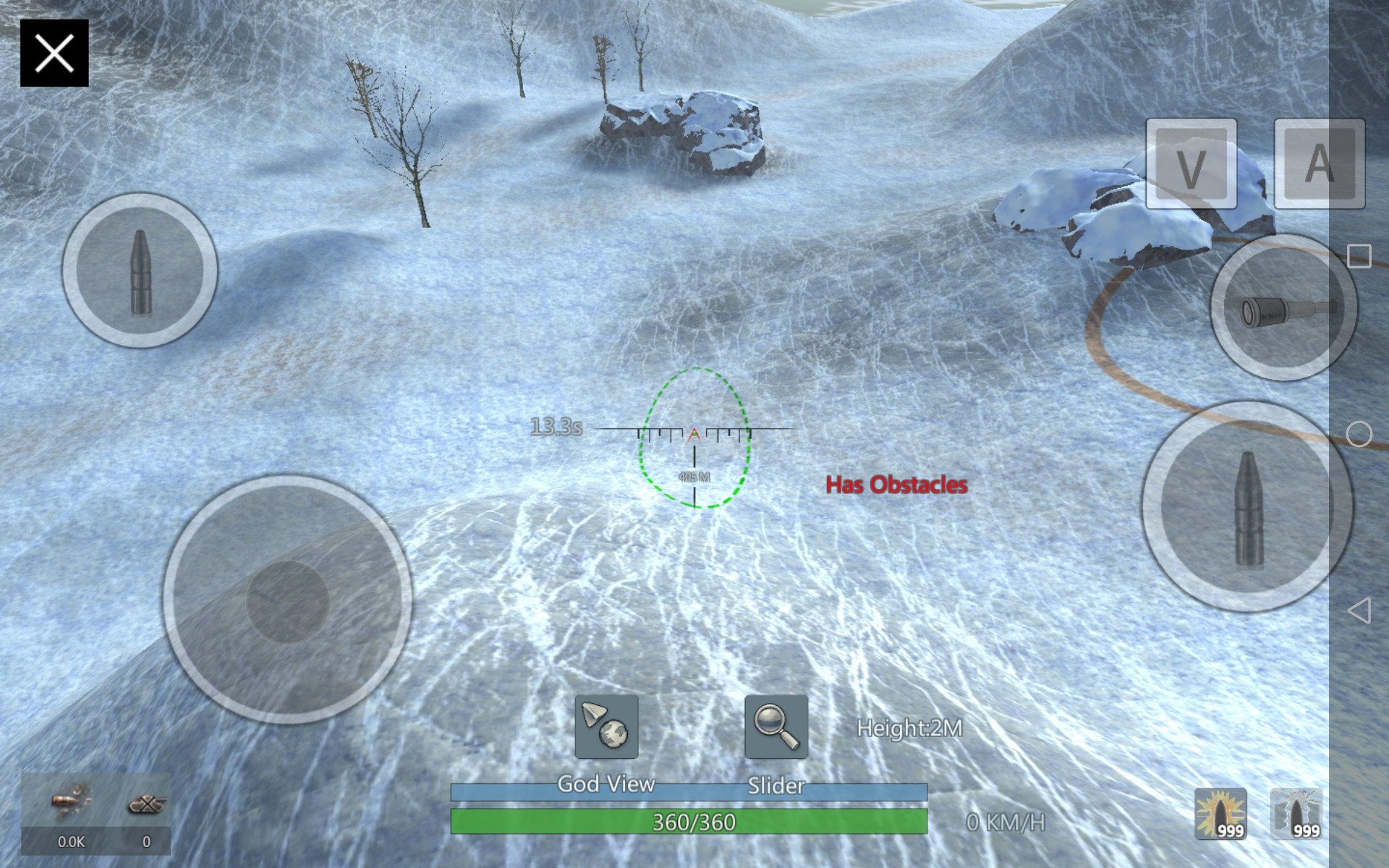This screenshot has height=868, width=1389.
Task: Tap the movement joystick center
Action: (x=288, y=600)
